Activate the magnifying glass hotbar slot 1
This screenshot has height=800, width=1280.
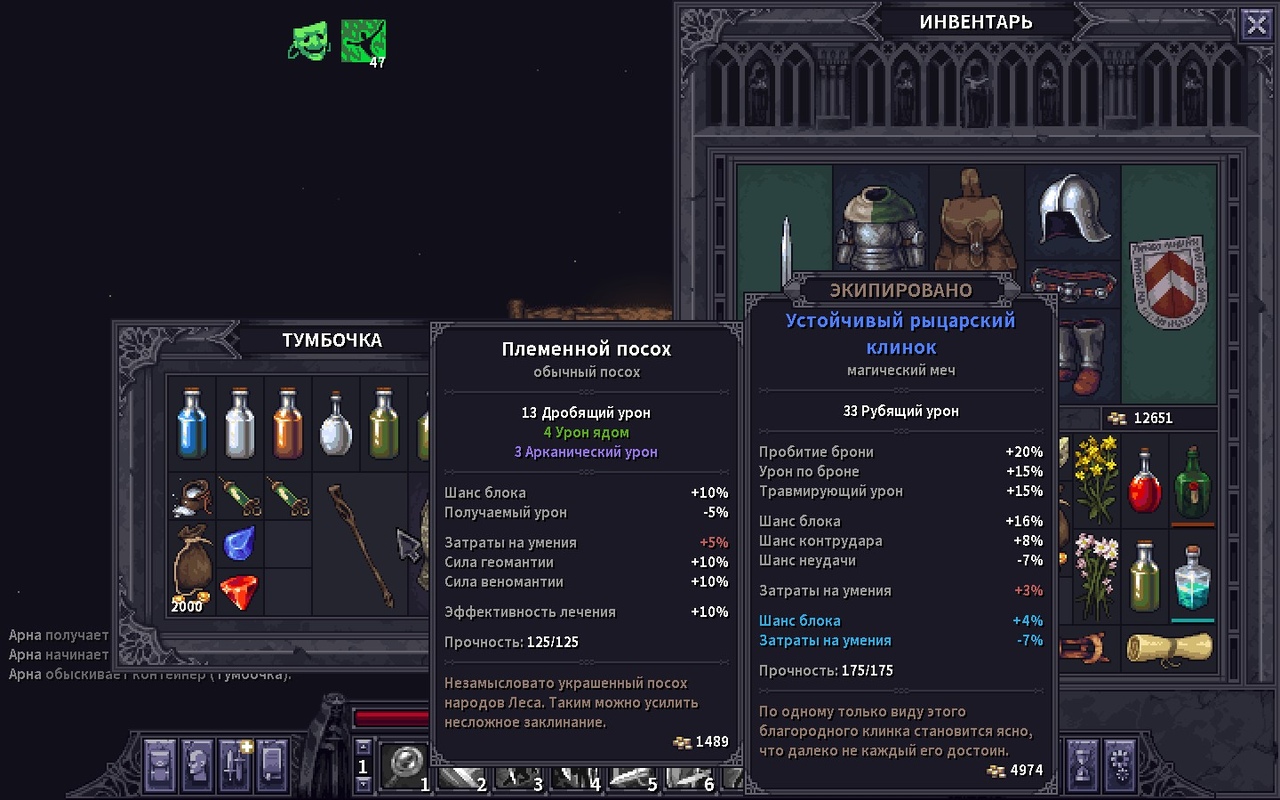pos(404,766)
